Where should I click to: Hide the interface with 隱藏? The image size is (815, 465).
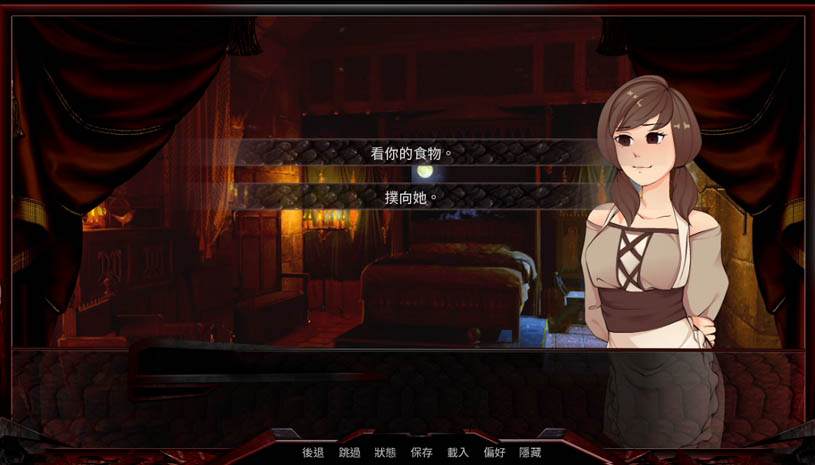pos(530,453)
